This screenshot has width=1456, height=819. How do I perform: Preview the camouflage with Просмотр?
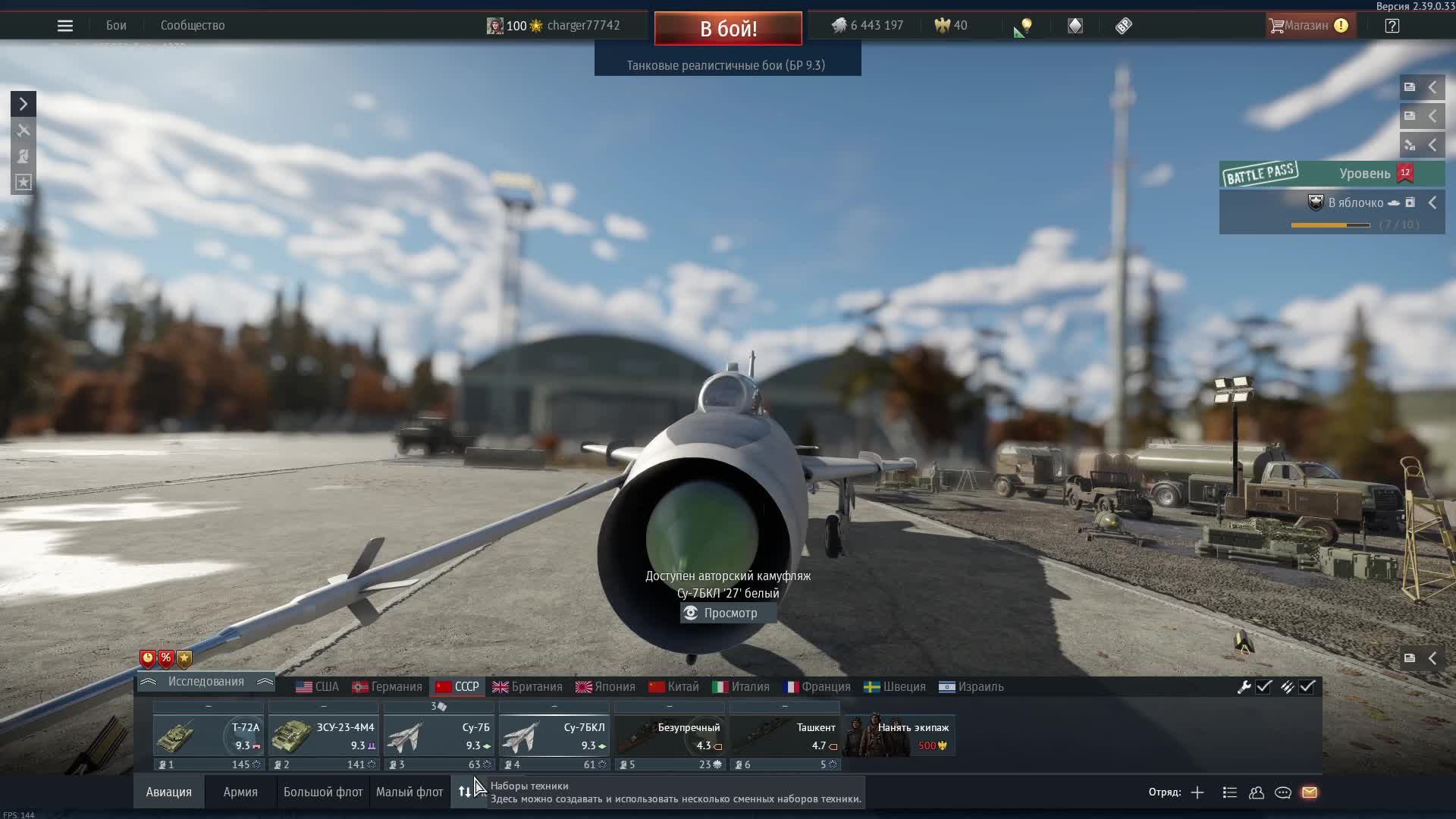[x=728, y=613]
